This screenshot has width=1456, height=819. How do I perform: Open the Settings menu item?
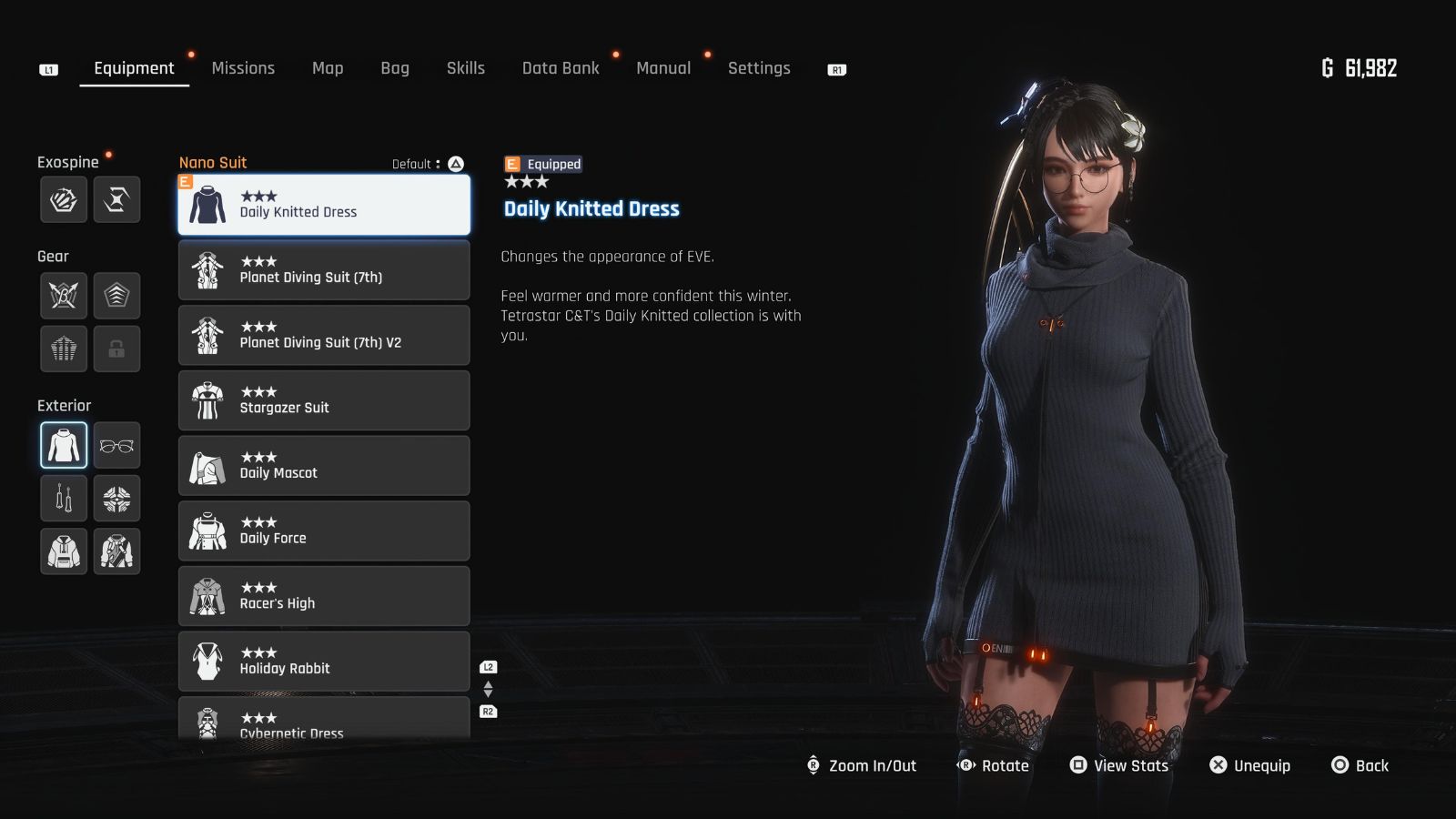click(x=759, y=67)
